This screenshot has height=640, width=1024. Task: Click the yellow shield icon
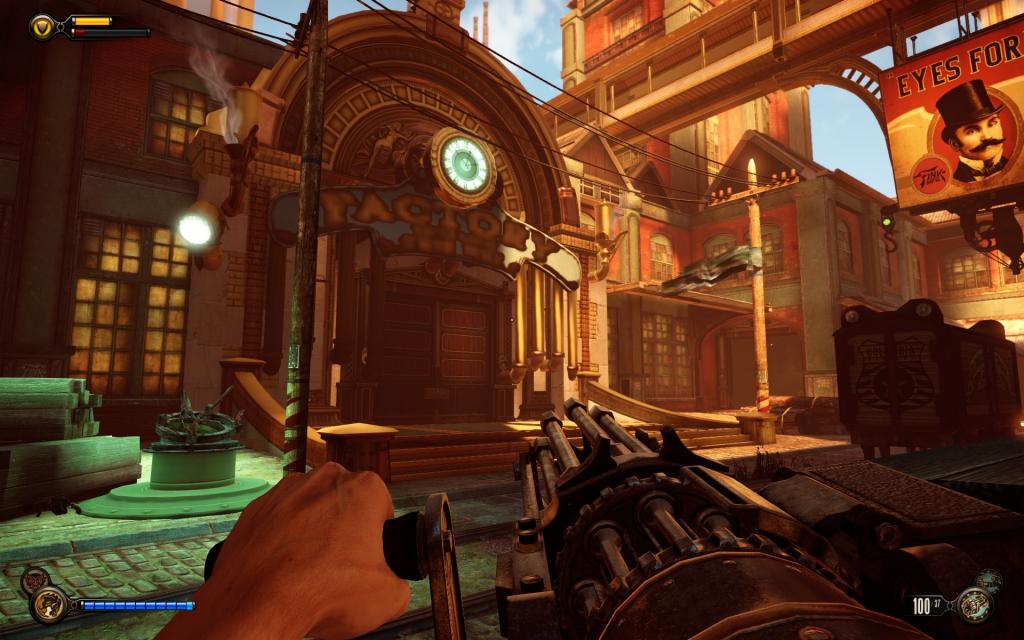[43, 26]
